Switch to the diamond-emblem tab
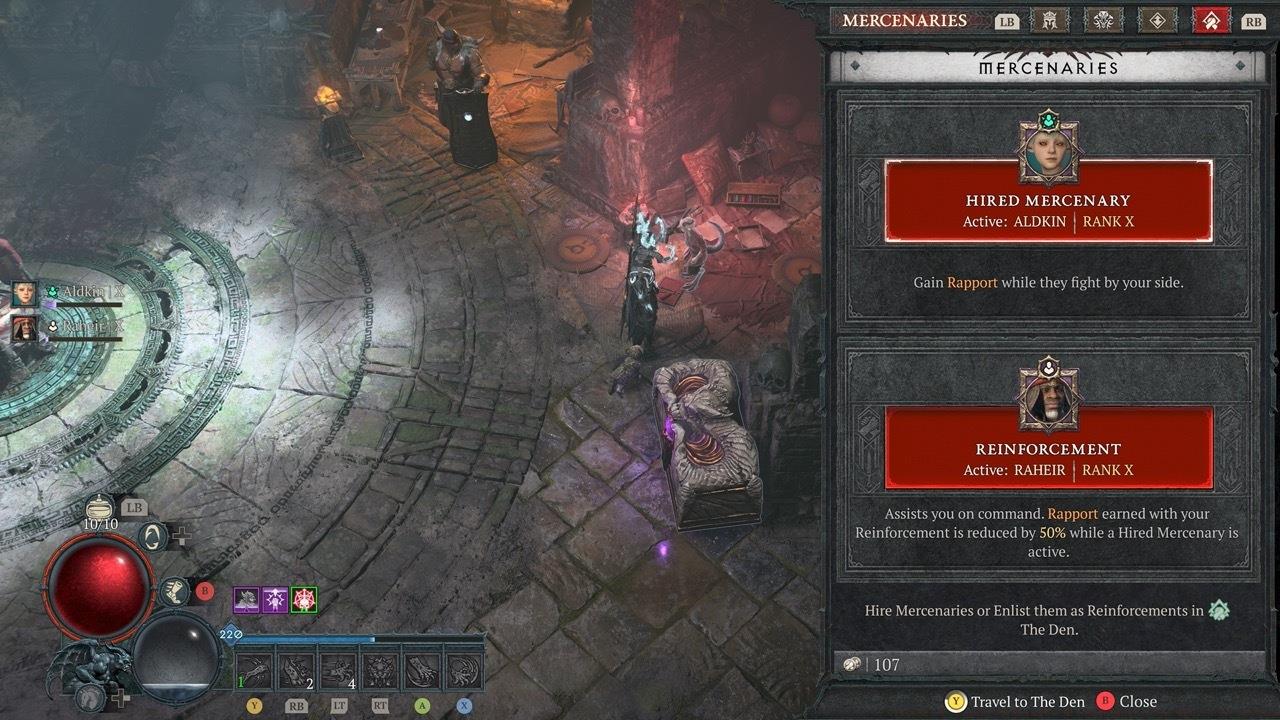1280x720 pixels. coord(1157,20)
